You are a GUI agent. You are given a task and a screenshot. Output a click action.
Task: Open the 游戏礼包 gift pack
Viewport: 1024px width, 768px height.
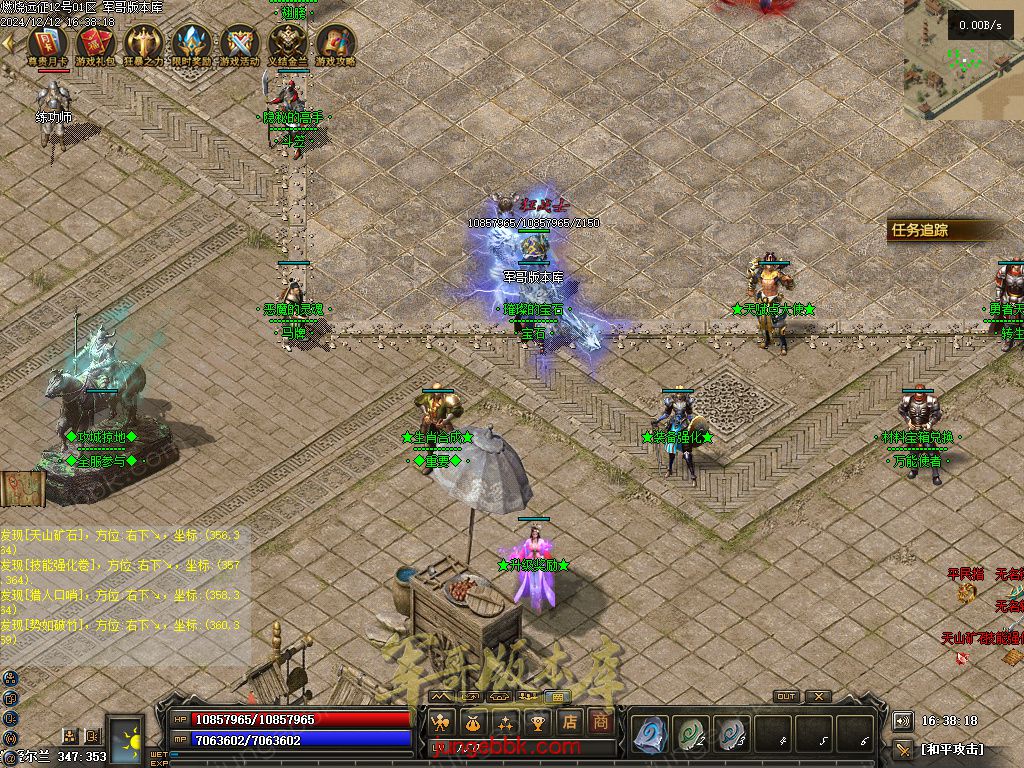[x=95, y=44]
